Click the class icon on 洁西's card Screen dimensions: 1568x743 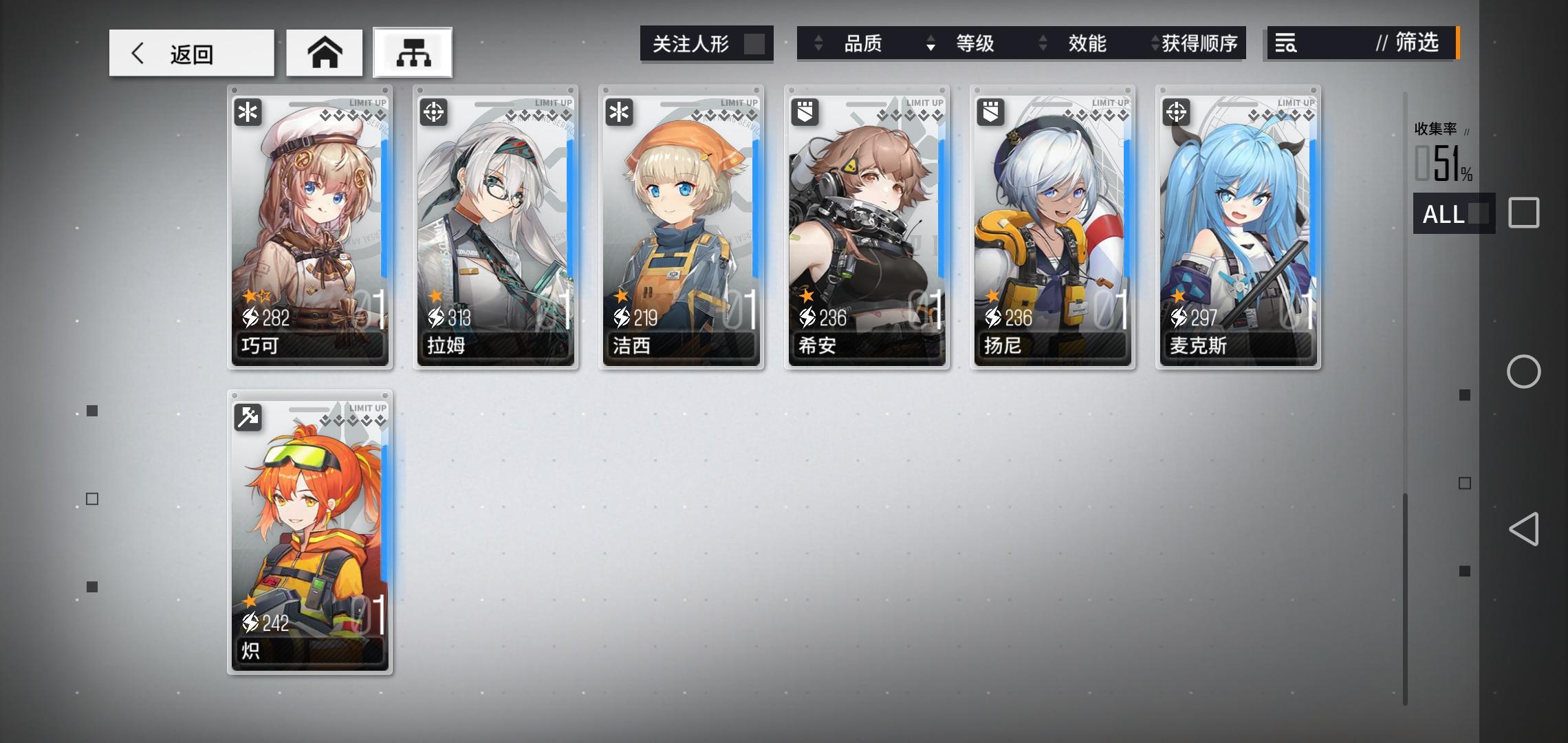coord(619,112)
